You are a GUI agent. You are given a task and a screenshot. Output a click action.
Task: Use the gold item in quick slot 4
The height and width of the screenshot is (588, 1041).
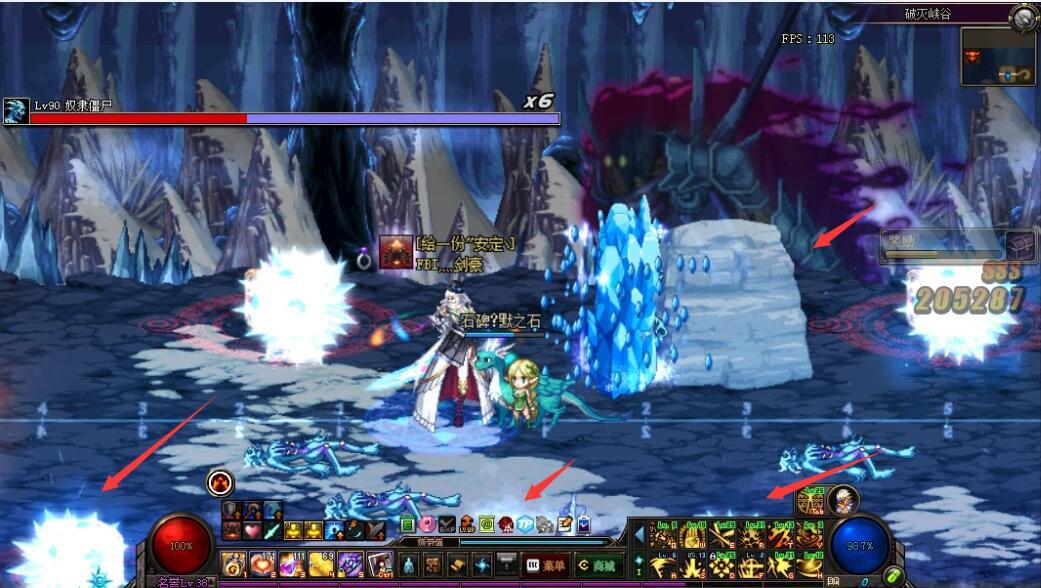coord(321,564)
